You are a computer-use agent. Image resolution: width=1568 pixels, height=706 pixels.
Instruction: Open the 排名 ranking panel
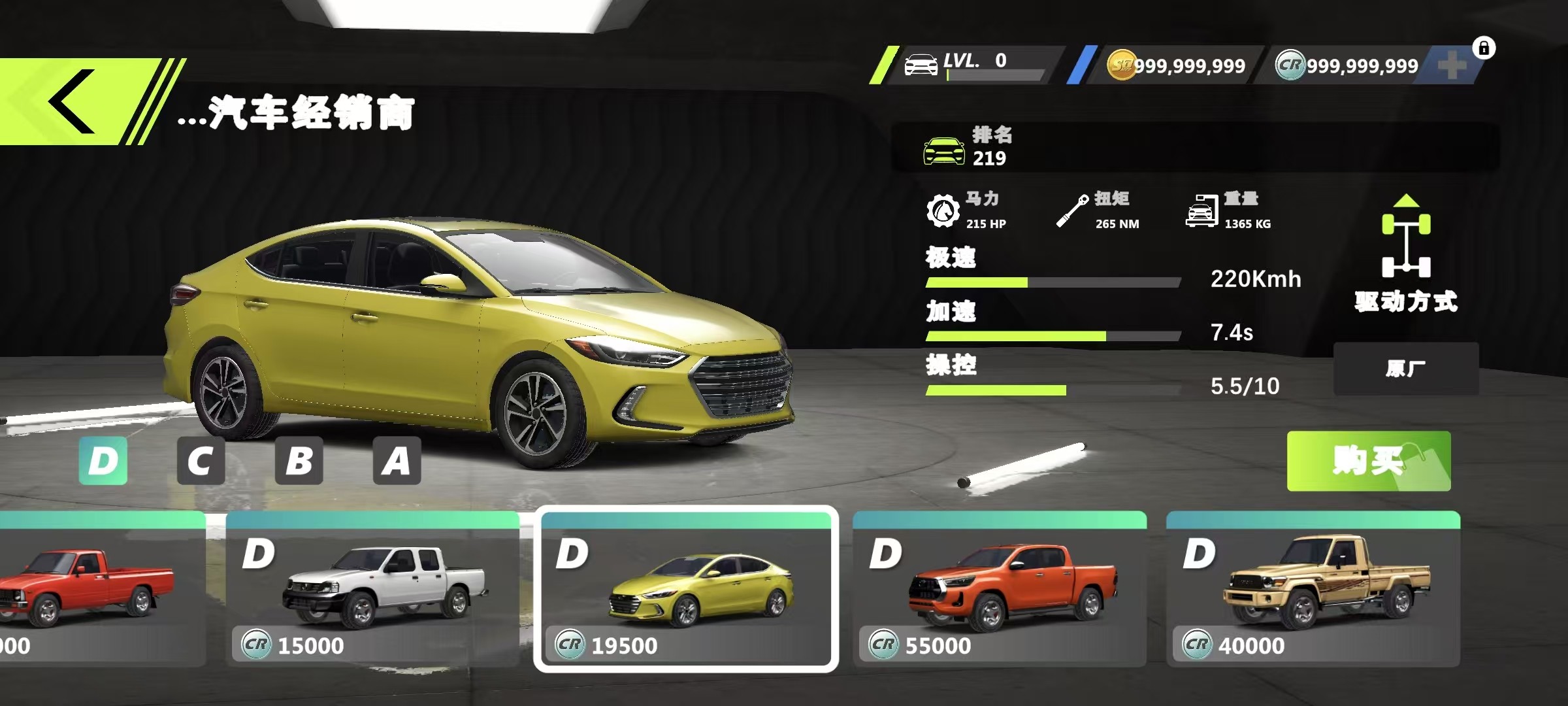[1194, 147]
